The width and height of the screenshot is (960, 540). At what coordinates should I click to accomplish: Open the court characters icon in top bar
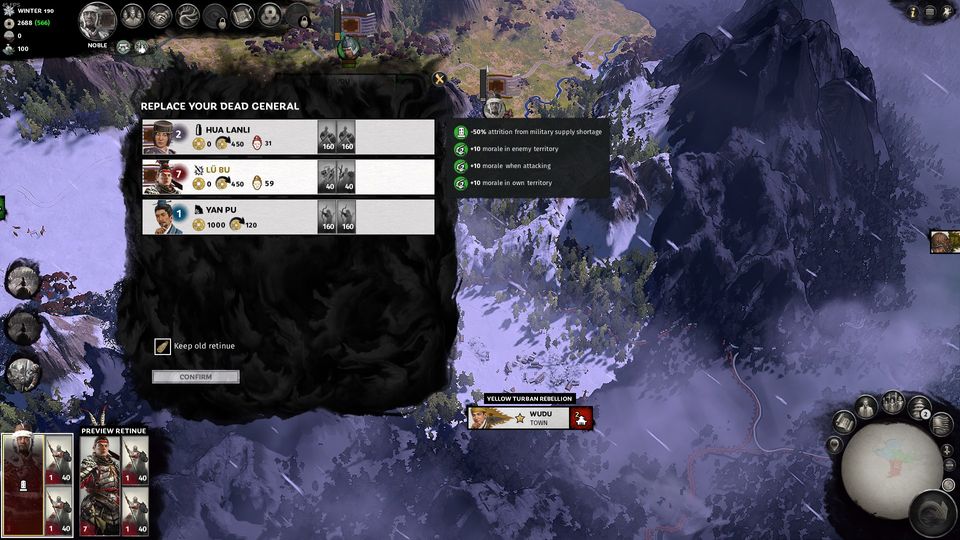coord(133,15)
